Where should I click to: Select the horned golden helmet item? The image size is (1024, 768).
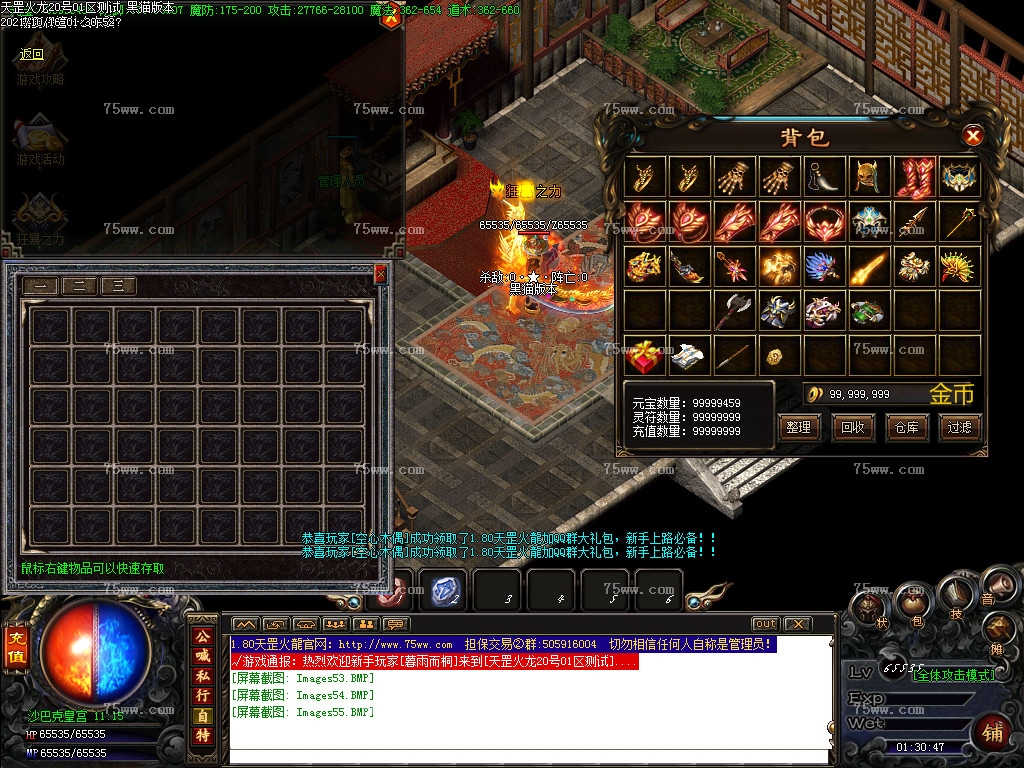870,178
